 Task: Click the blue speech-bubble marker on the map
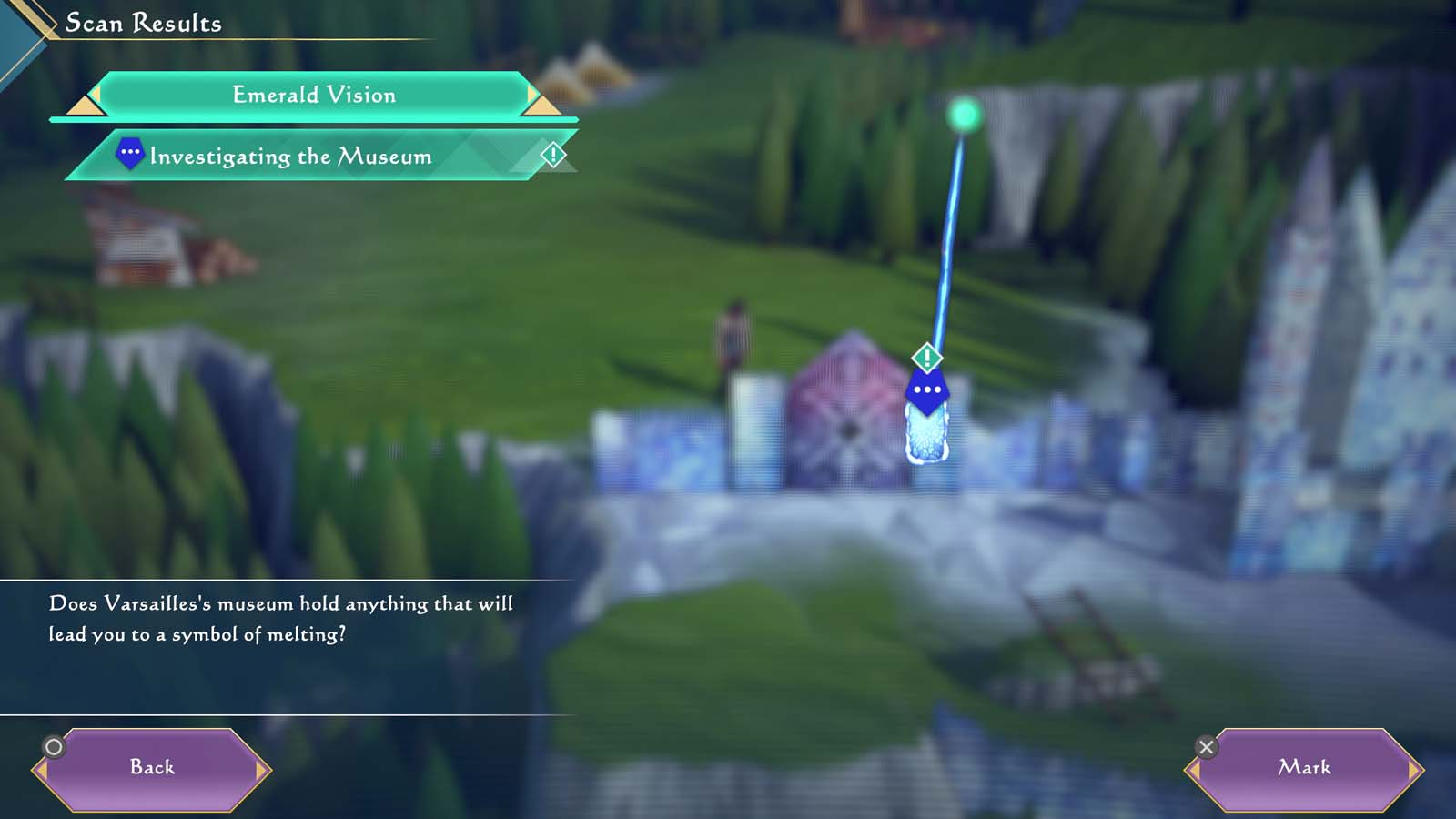pyautogui.click(x=926, y=389)
